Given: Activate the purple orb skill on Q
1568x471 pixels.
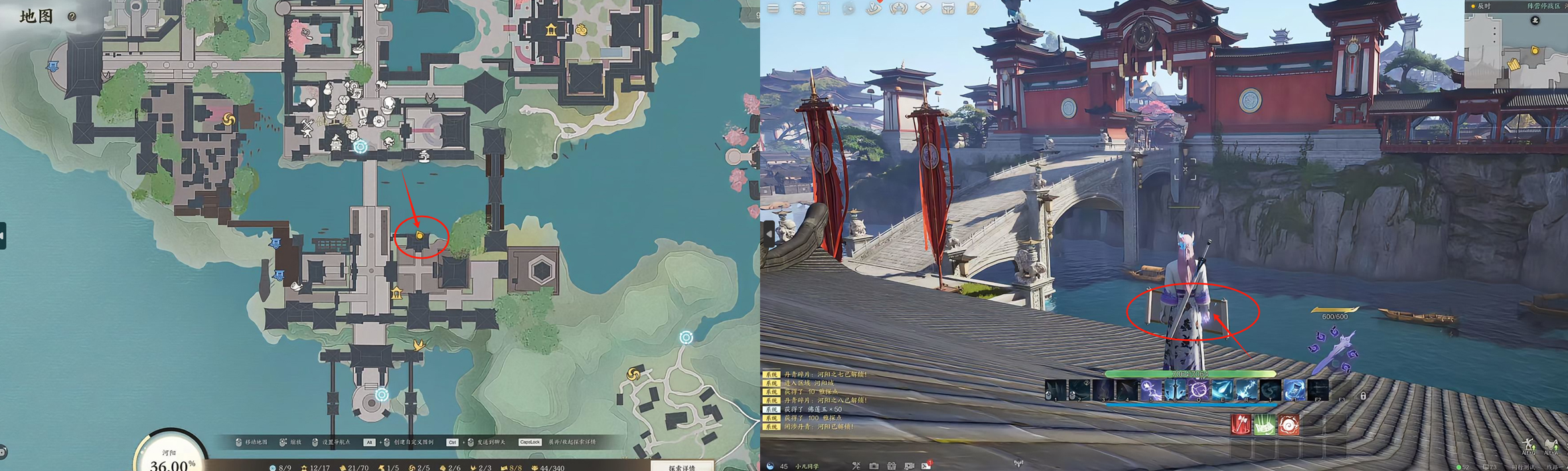Looking at the screenshot, I should tap(1198, 391).
